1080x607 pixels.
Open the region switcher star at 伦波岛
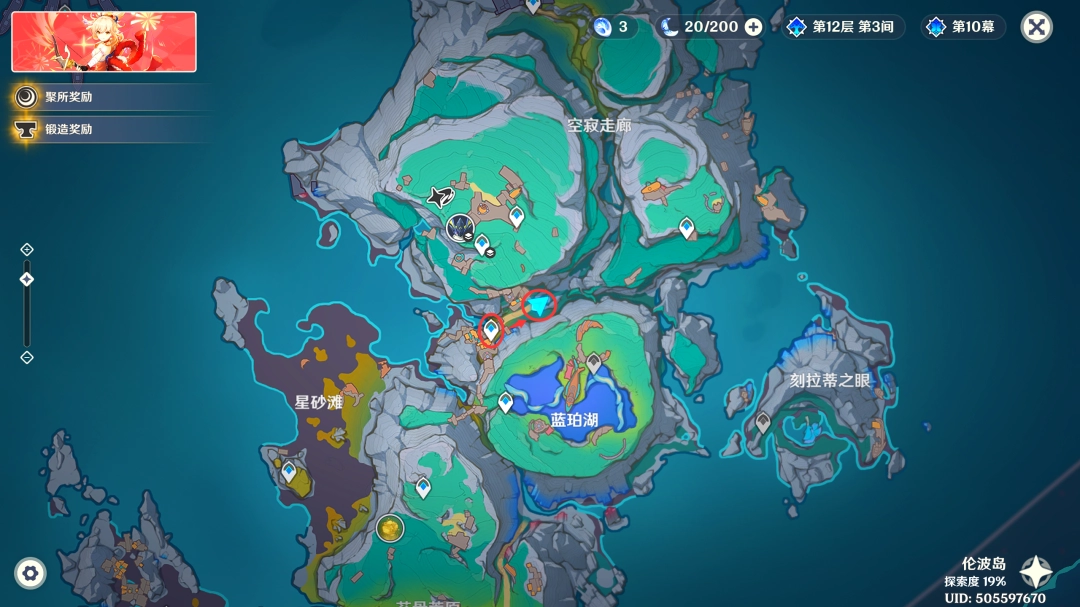click(1035, 572)
